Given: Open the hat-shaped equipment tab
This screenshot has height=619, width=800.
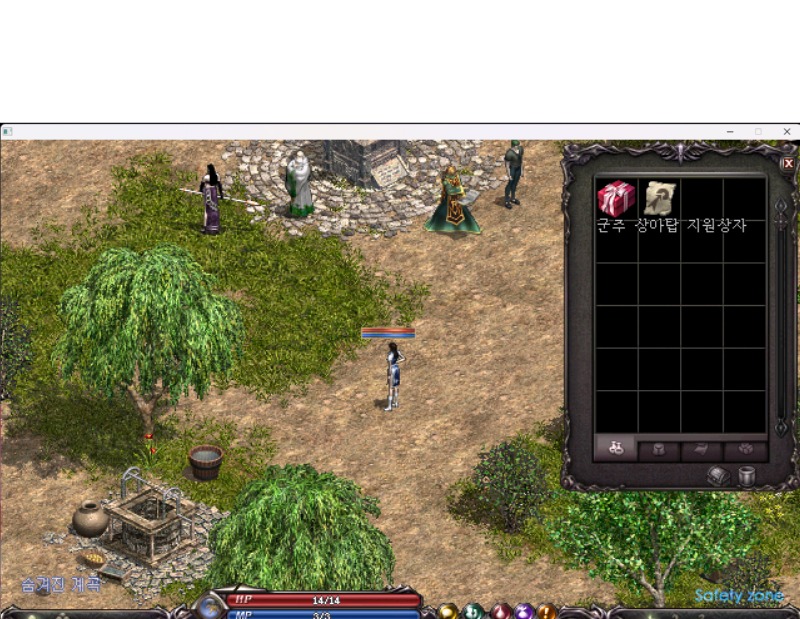Looking at the screenshot, I should pos(658,449).
